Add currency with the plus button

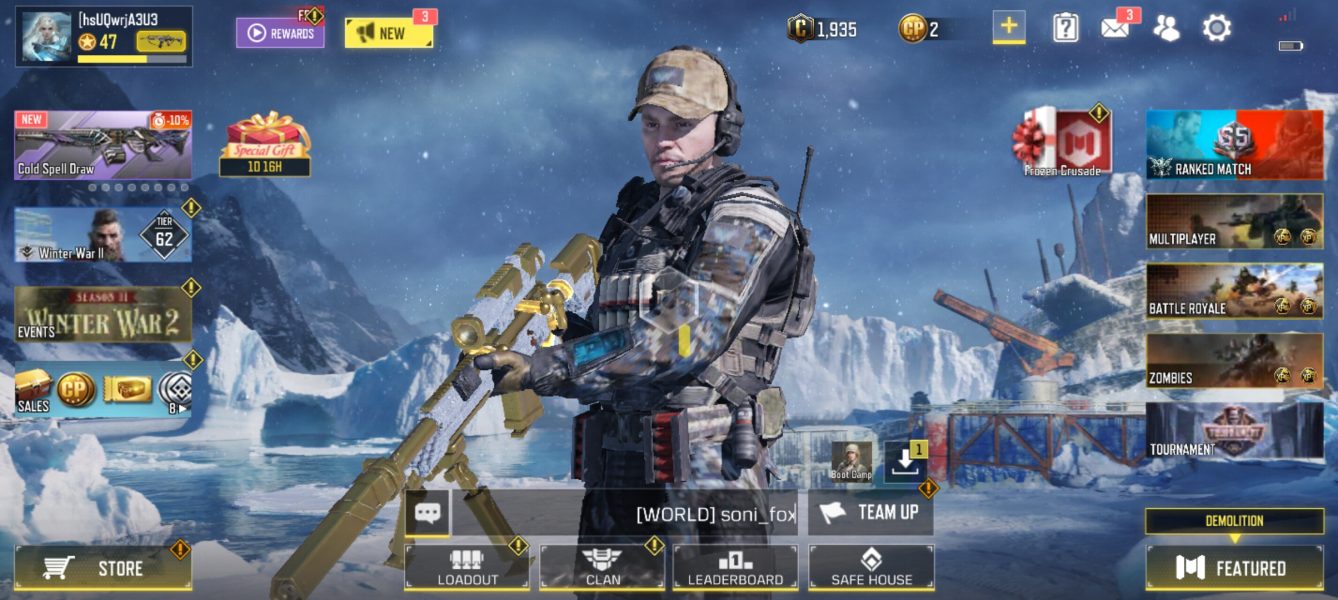tap(1008, 27)
